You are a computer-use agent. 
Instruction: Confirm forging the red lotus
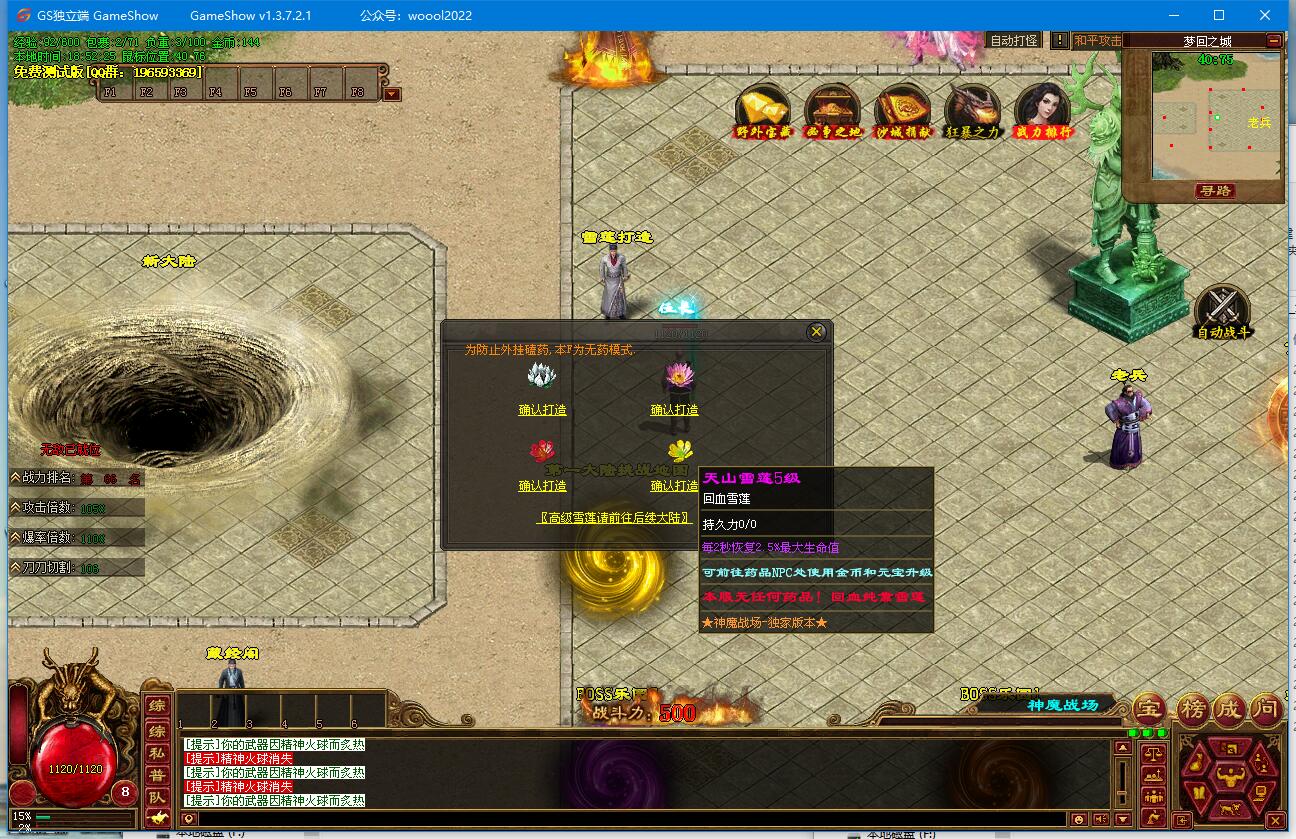tap(542, 486)
